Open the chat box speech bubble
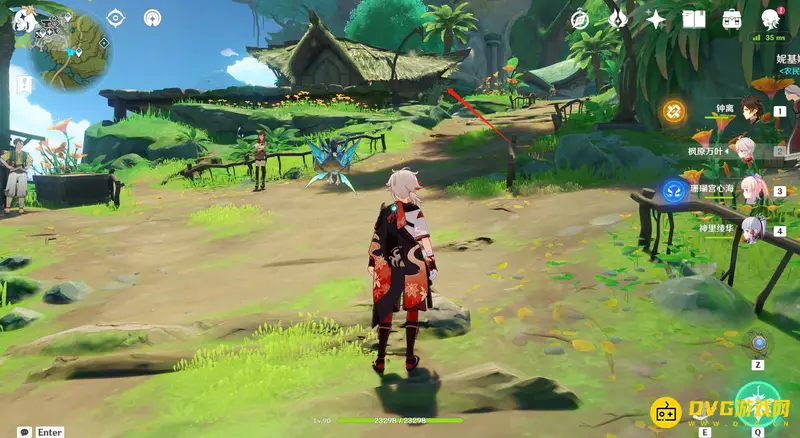Screen dimensions: 800x438 tap(23, 432)
